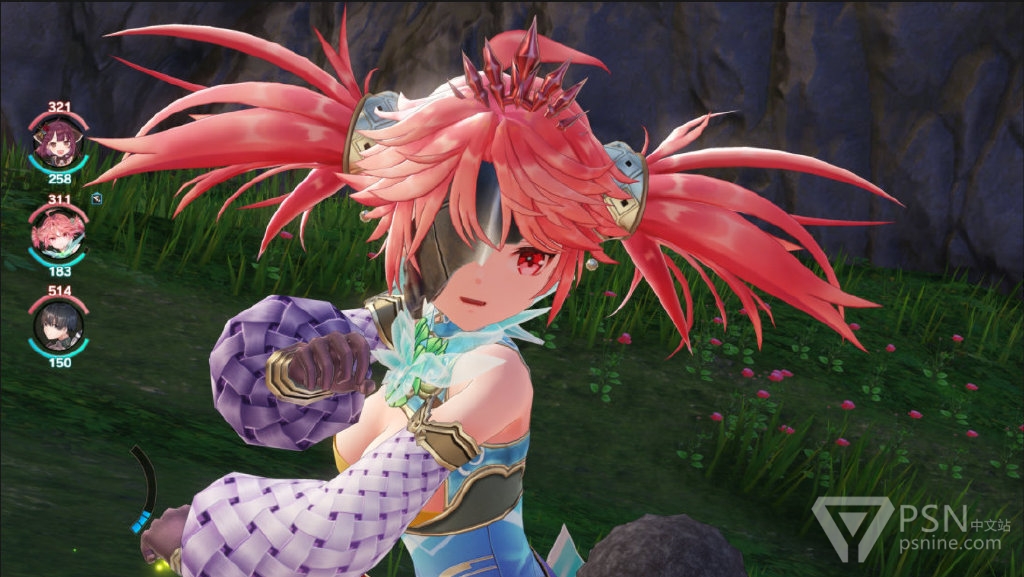Select the brown-haired party member portrait

click(x=59, y=143)
